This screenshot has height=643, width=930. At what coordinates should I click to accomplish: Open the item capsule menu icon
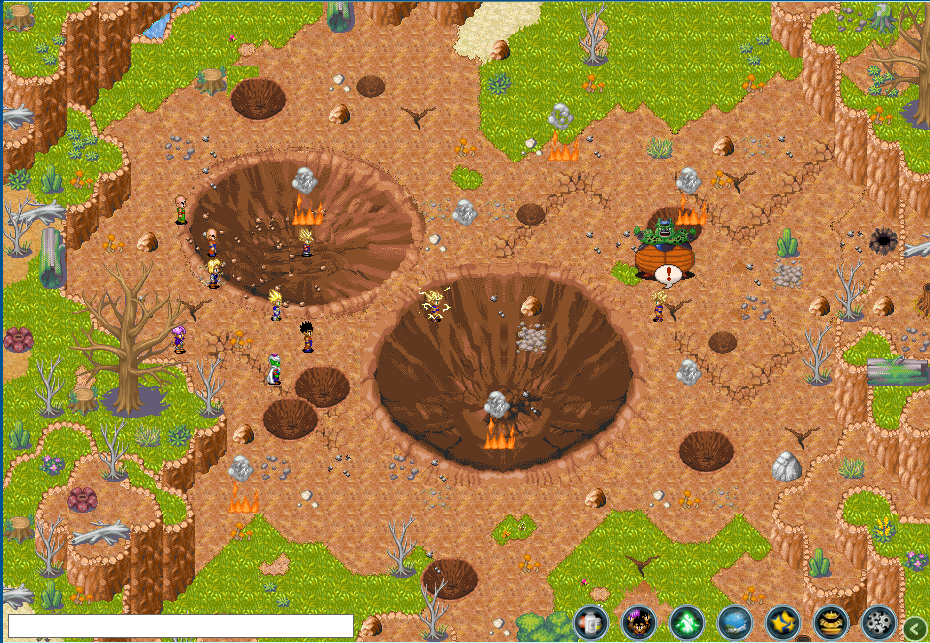click(591, 624)
